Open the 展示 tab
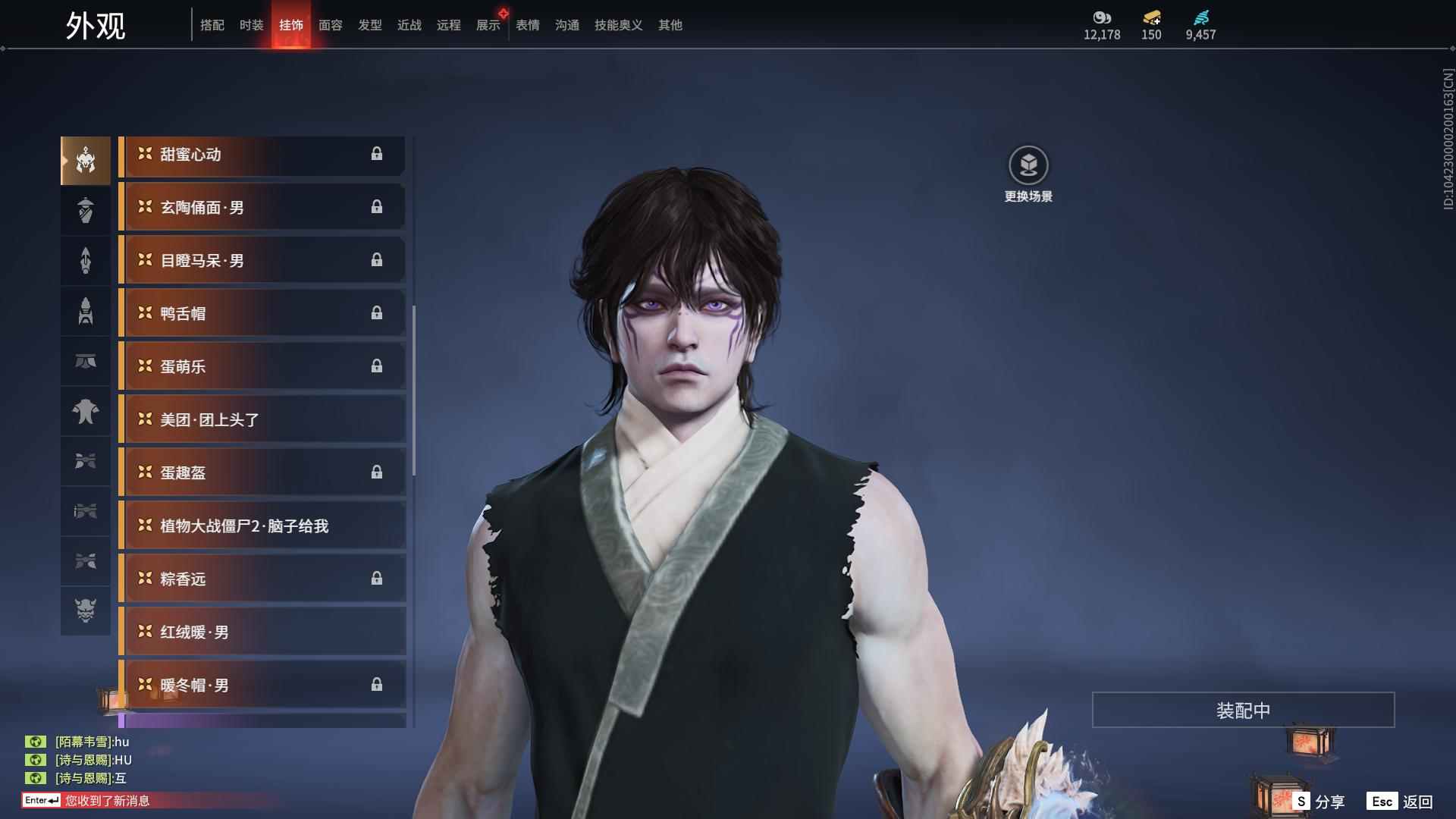 488,25
